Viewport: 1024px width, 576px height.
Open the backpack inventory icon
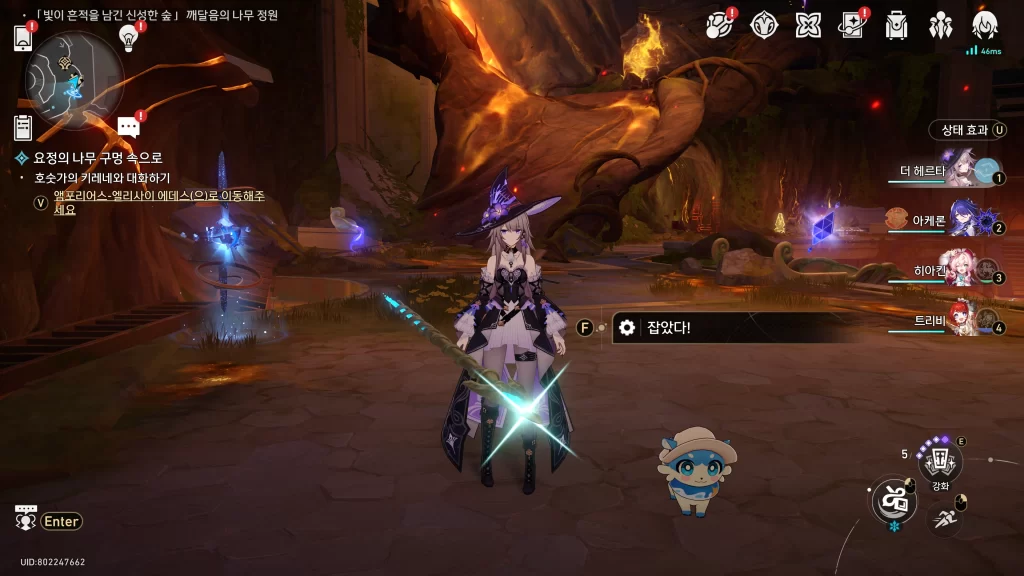tap(896, 25)
